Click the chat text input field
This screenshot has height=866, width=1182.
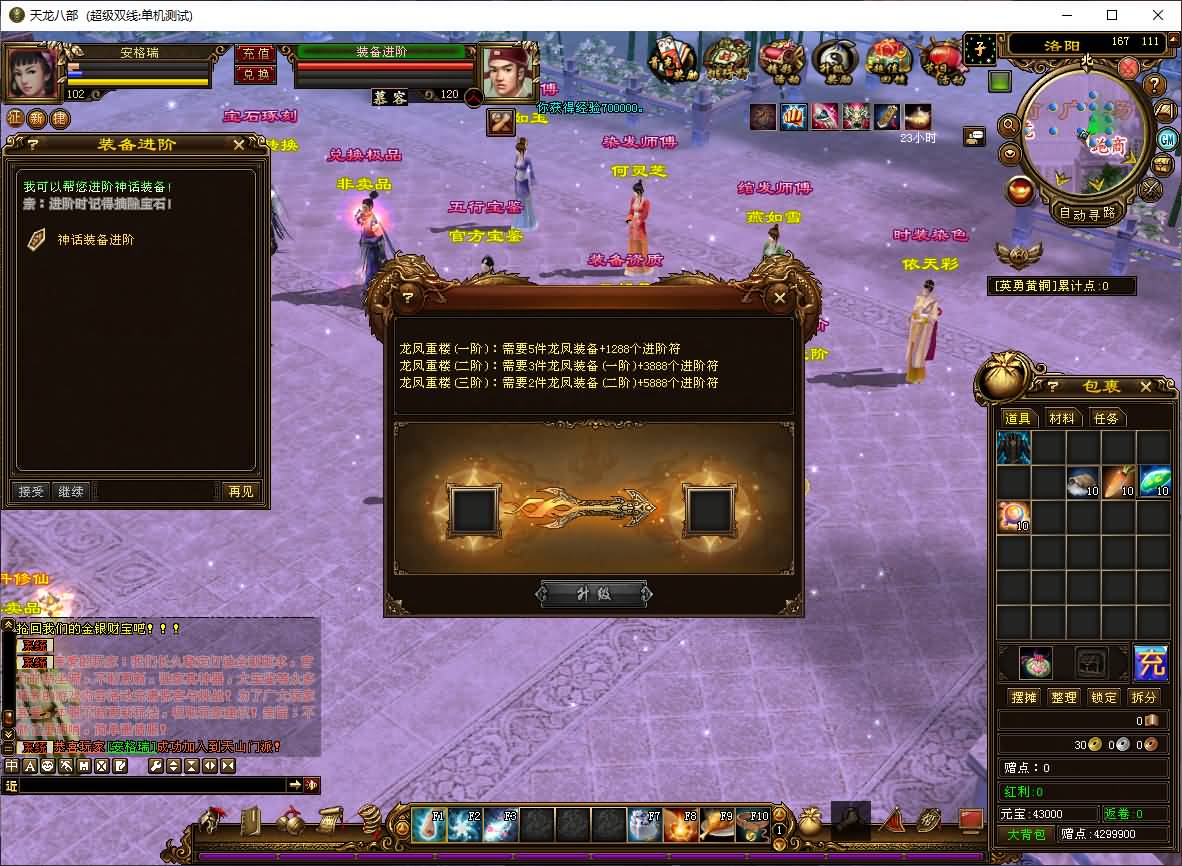150,786
